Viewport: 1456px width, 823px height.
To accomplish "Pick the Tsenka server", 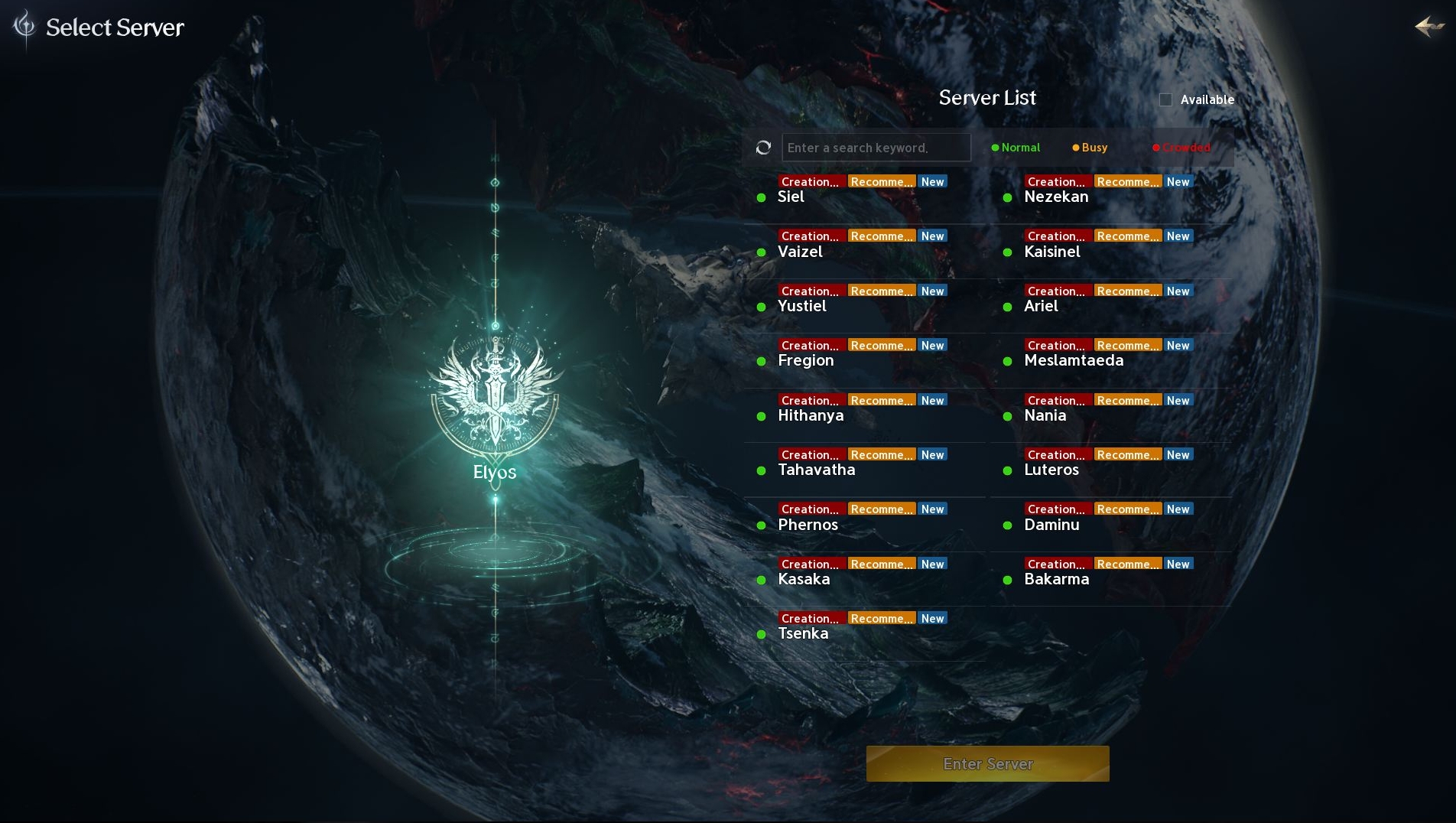I will tap(803, 633).
